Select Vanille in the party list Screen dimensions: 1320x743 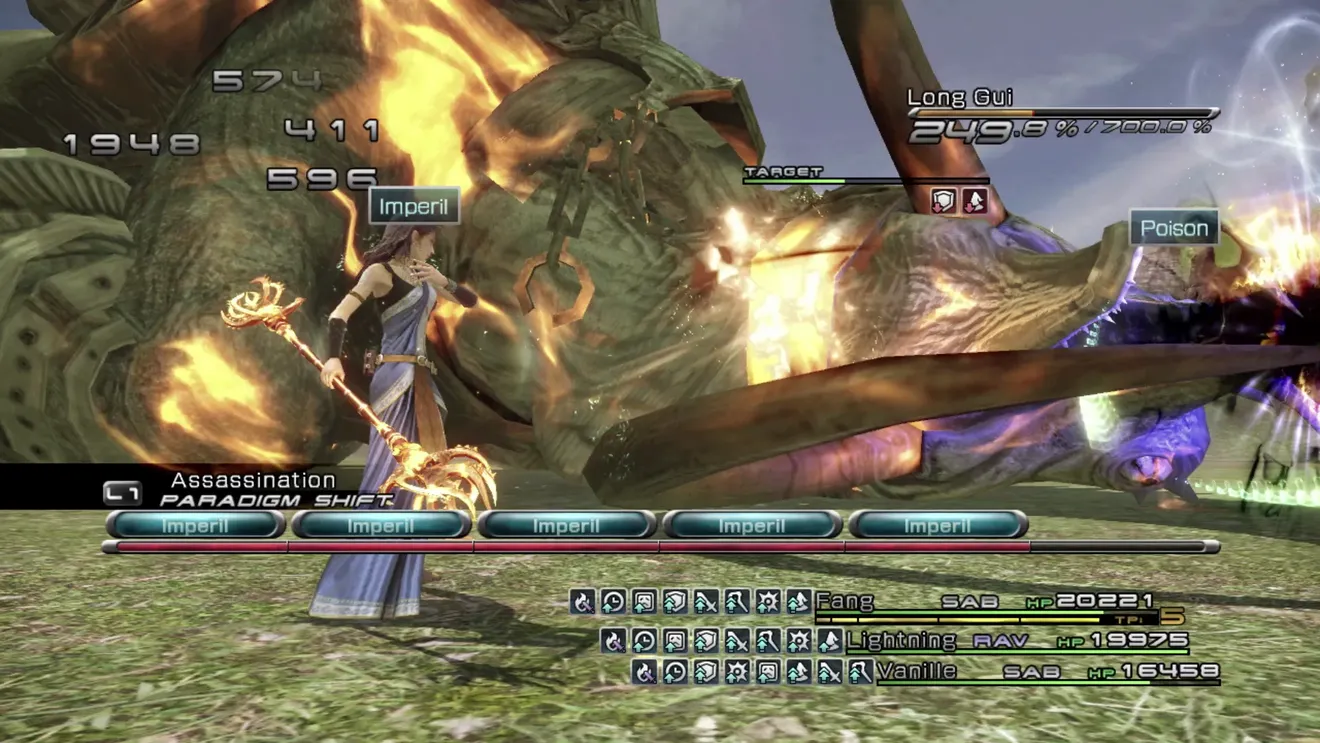(x=916, y=671)
